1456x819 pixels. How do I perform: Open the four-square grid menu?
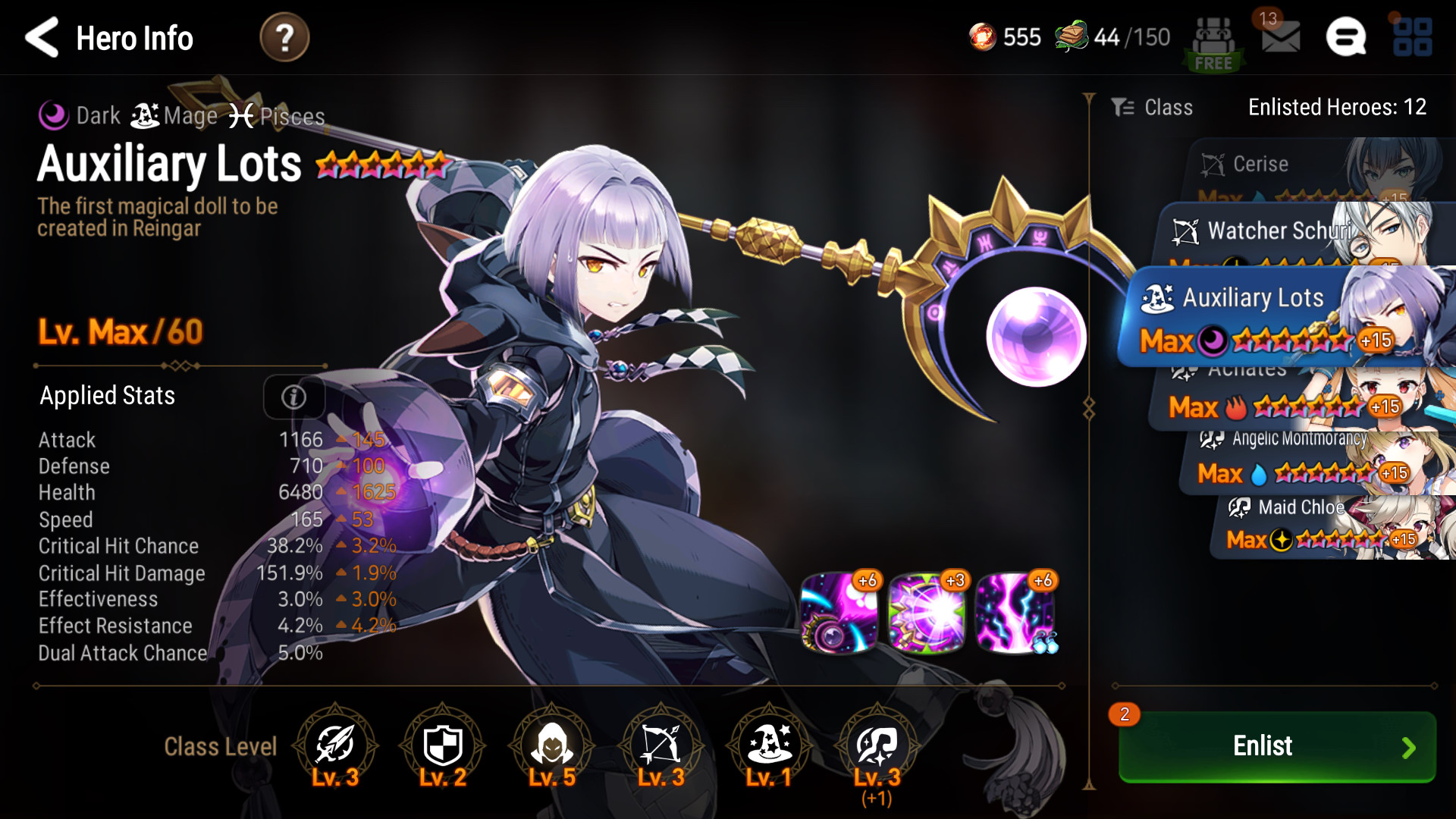click(x=1412, y=37)
